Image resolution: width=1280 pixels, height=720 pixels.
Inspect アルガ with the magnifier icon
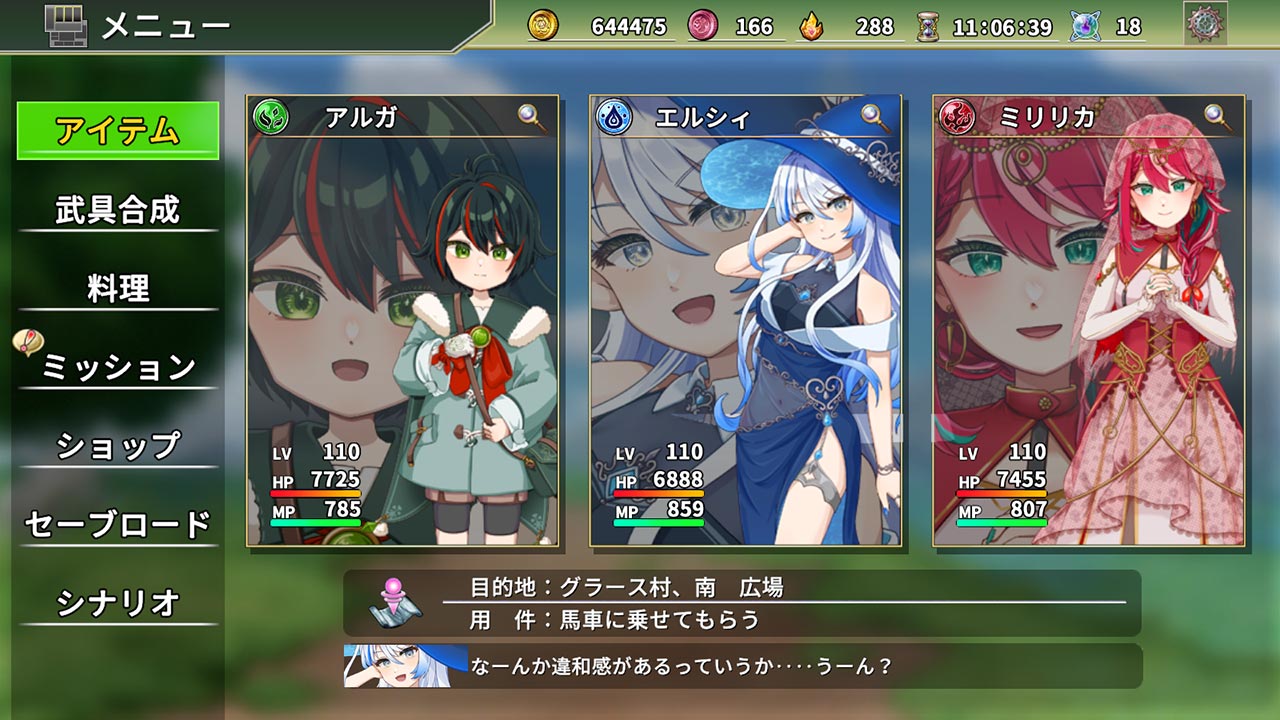click(533, 117)
